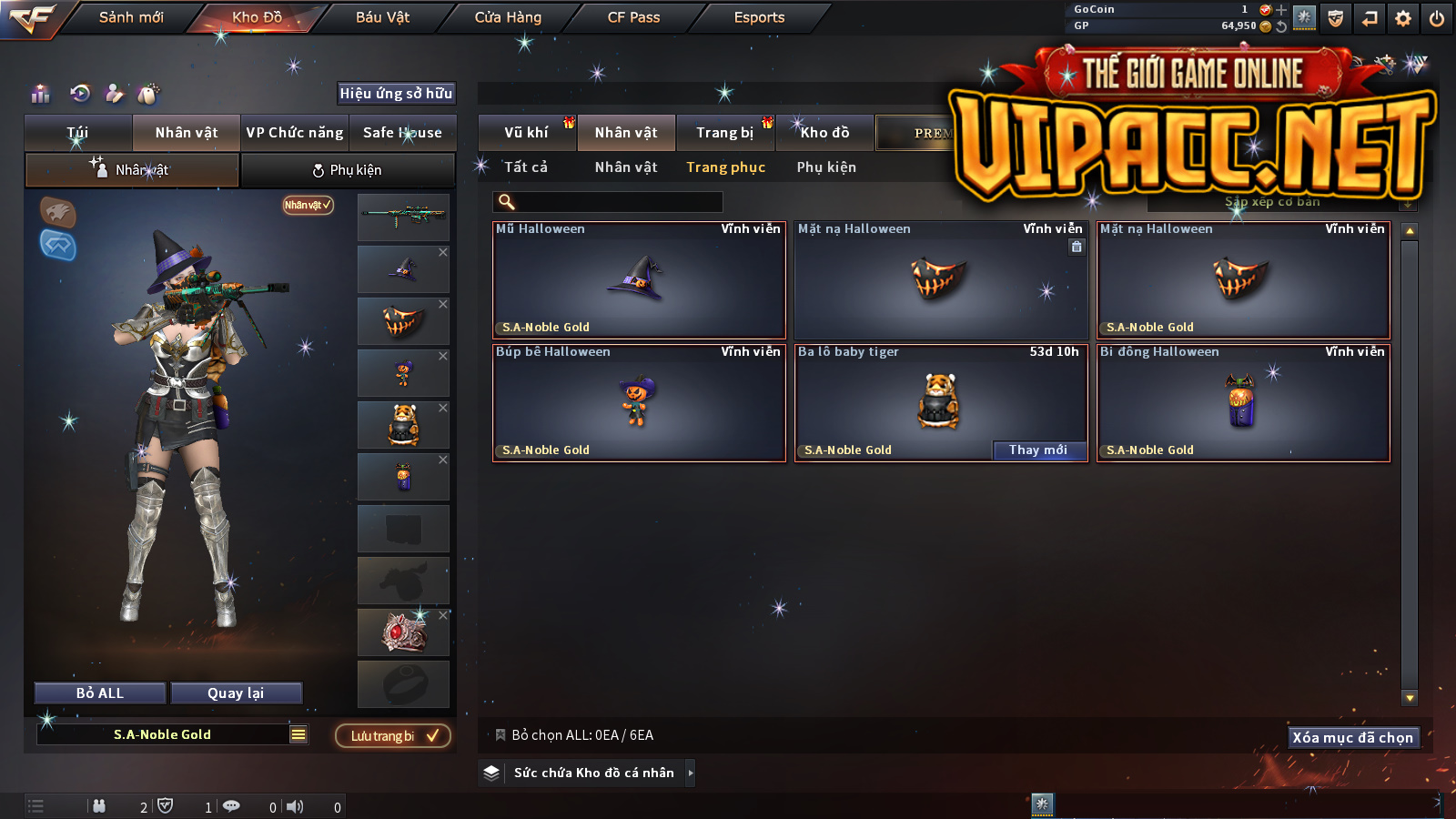Save loadout with Lưu trang bị
Screen dimensions: 1456x819
393,735
